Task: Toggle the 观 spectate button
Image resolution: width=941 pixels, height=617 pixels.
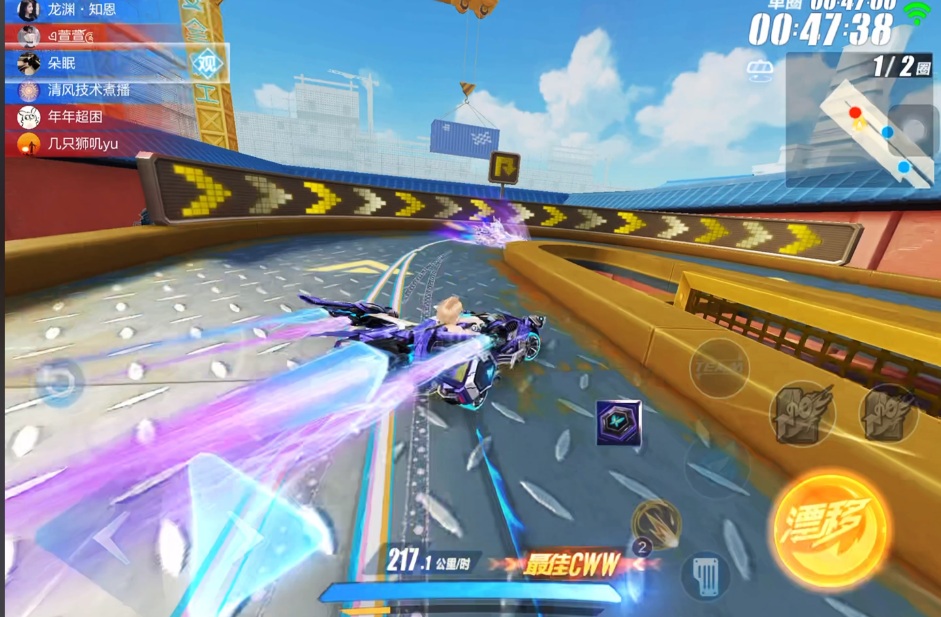Action: pos(207,63)
